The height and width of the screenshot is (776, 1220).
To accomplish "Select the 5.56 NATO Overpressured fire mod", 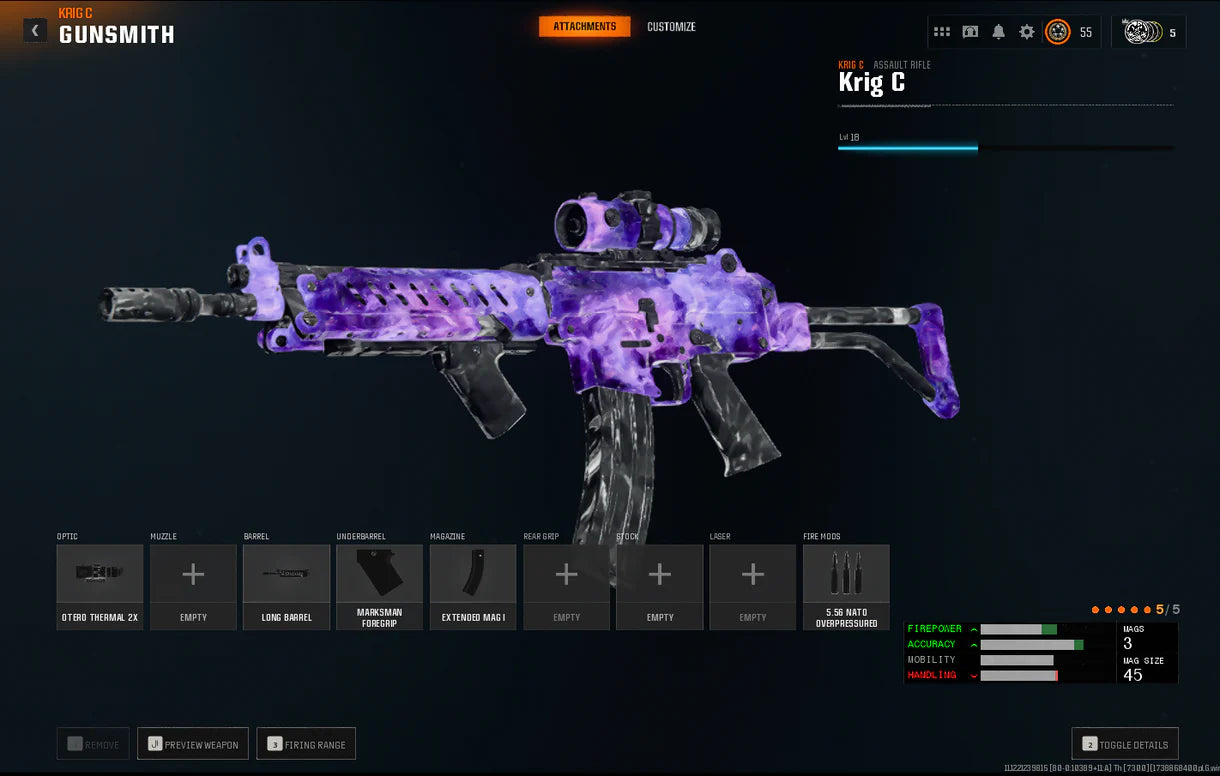I will coord(846,586).
